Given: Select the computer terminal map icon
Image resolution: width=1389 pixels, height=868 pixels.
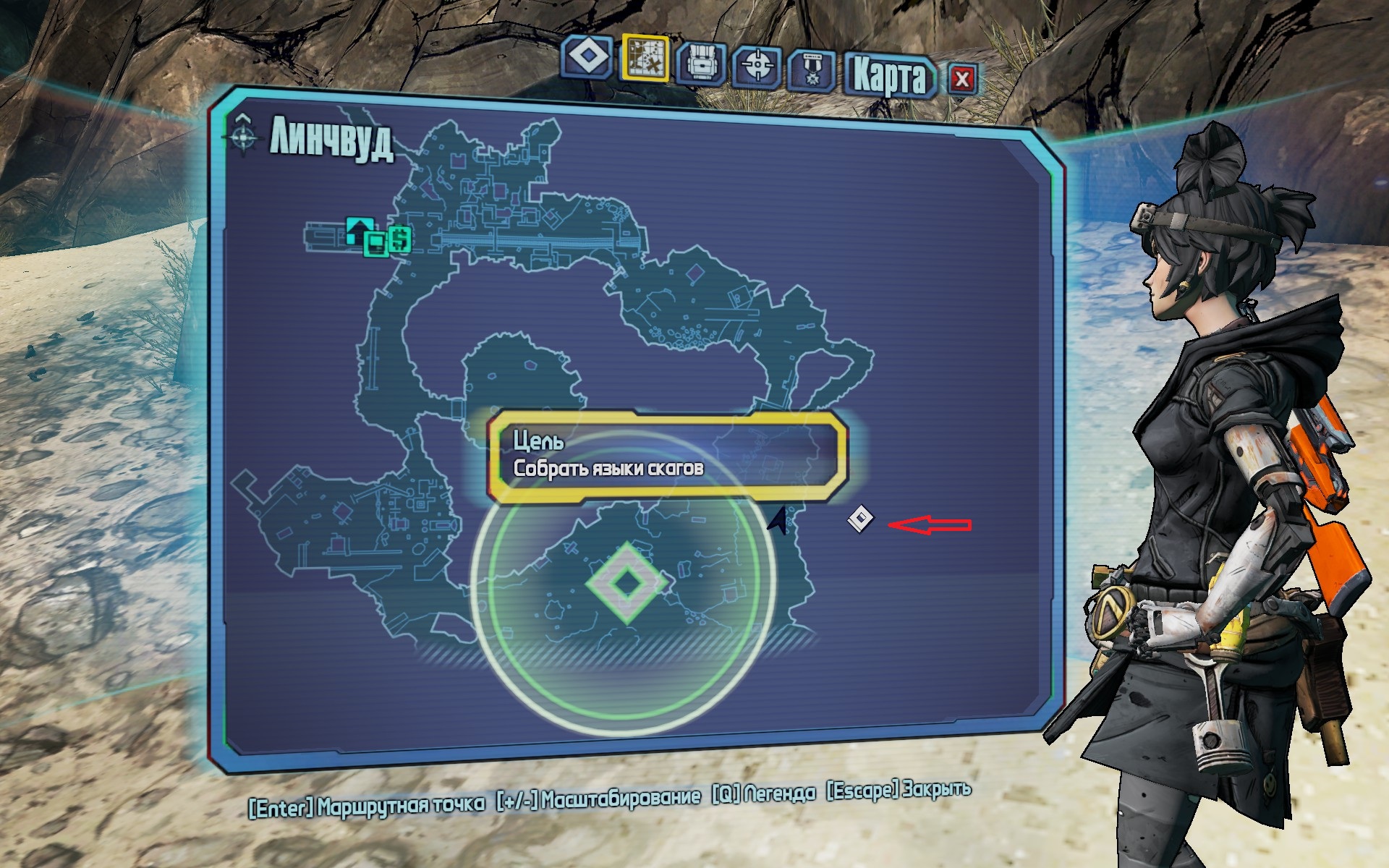Looking at the screenshot, I should 375,244.
